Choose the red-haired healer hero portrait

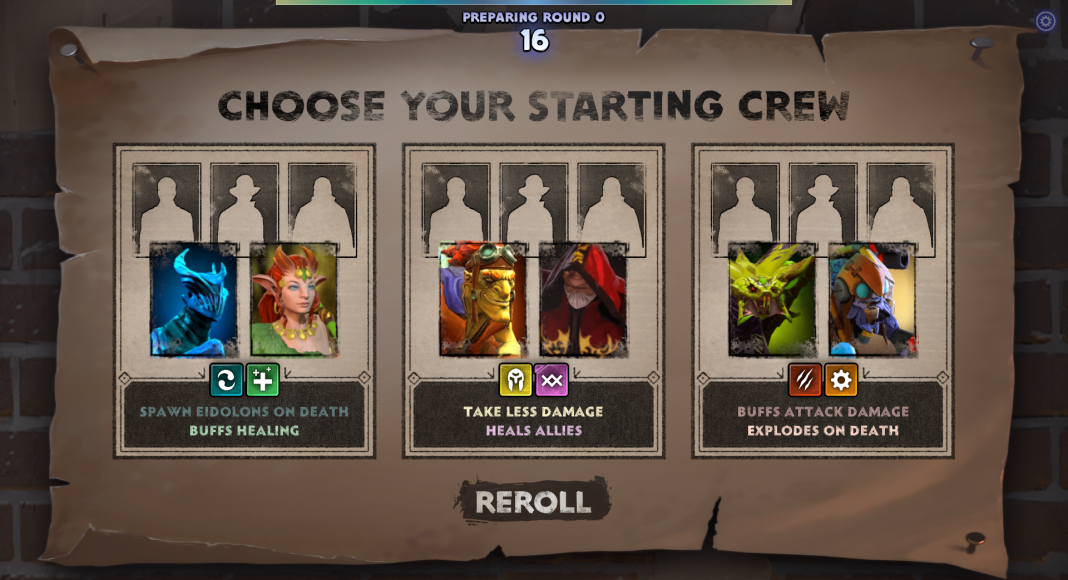point(293,300)
